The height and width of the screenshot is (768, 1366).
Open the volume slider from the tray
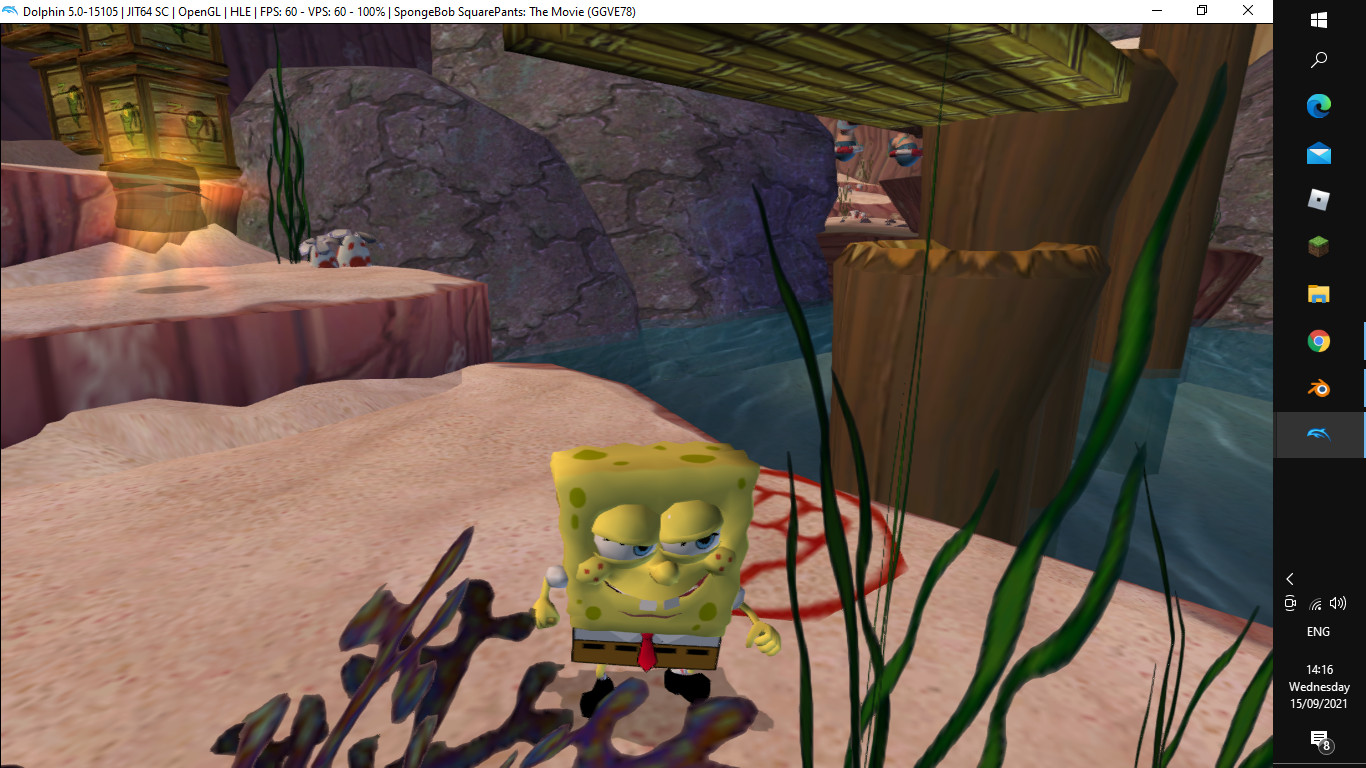tap(1339, 603)
